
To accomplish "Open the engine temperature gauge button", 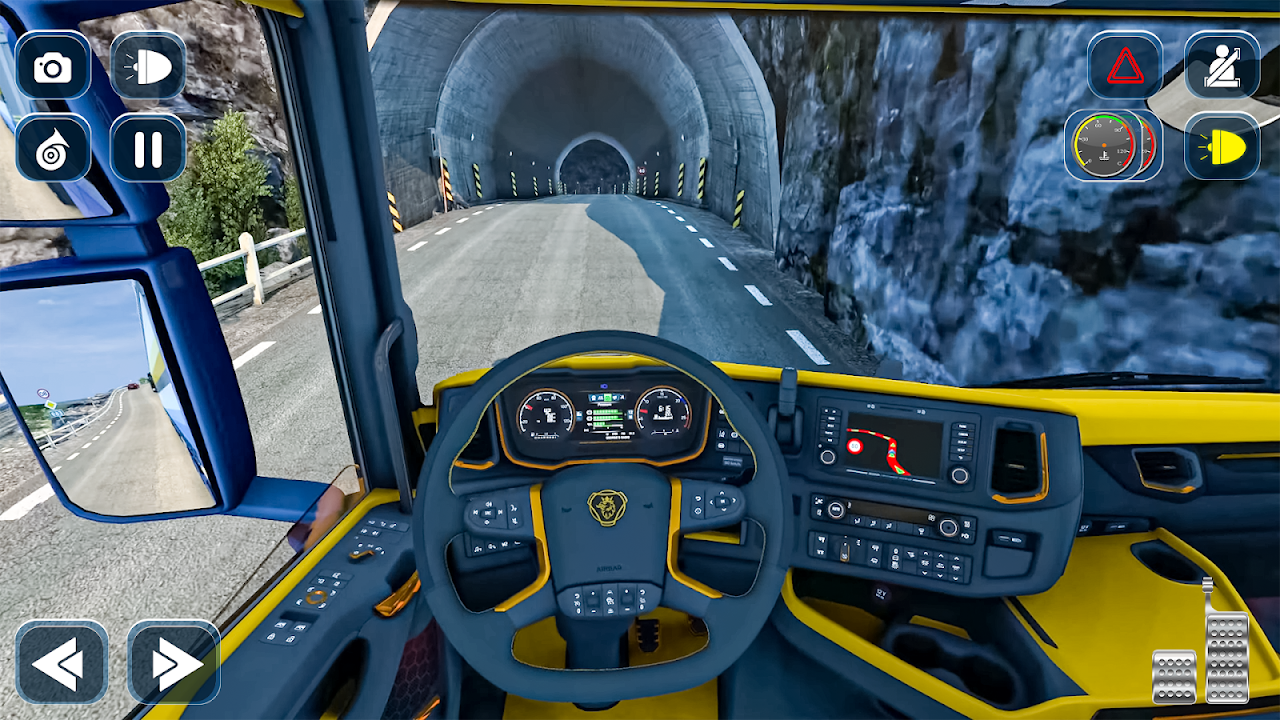I will 1107,146.
